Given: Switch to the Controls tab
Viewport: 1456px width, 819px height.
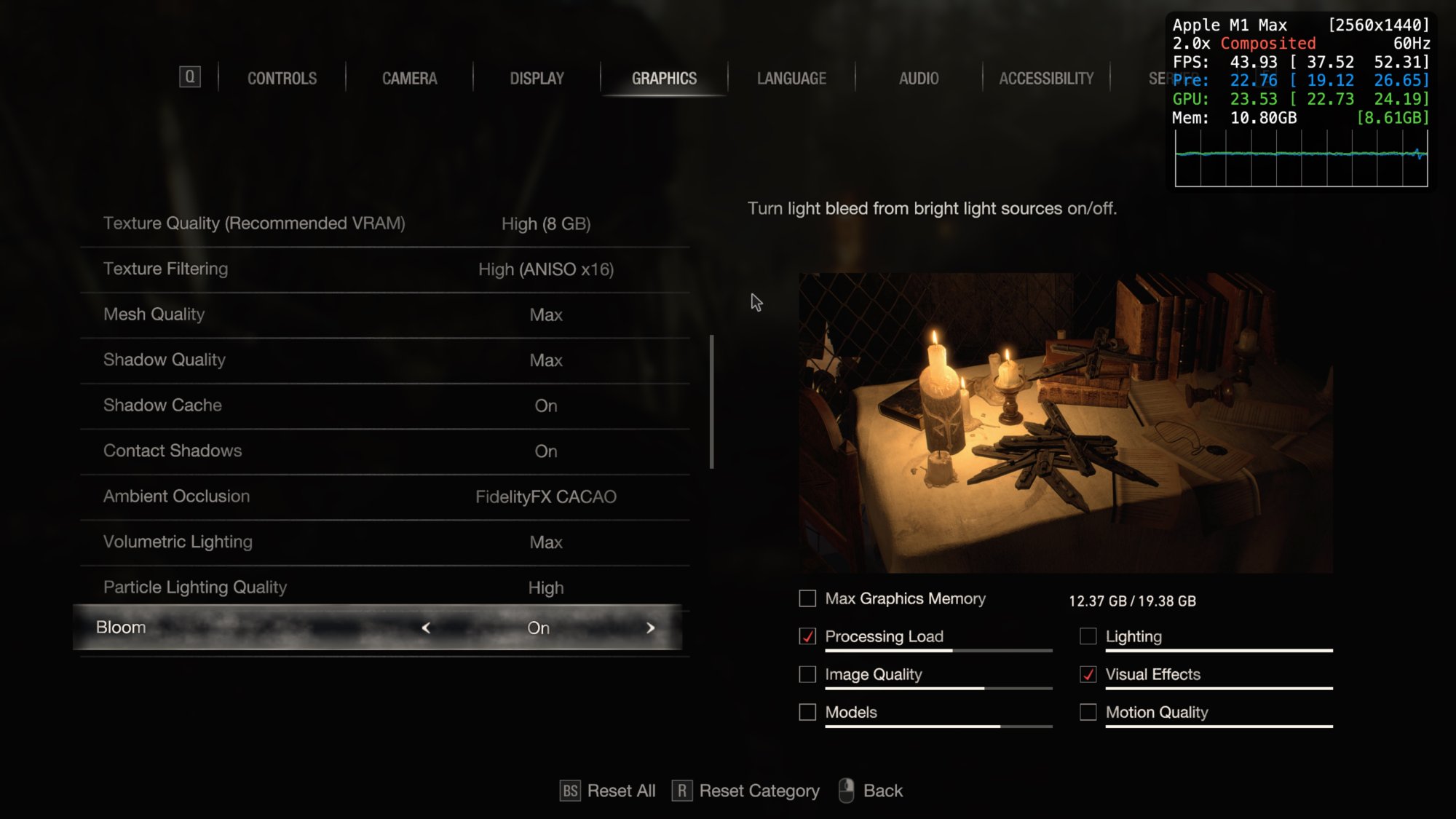Looking at the screenshot, I should (x=282, y=78).
